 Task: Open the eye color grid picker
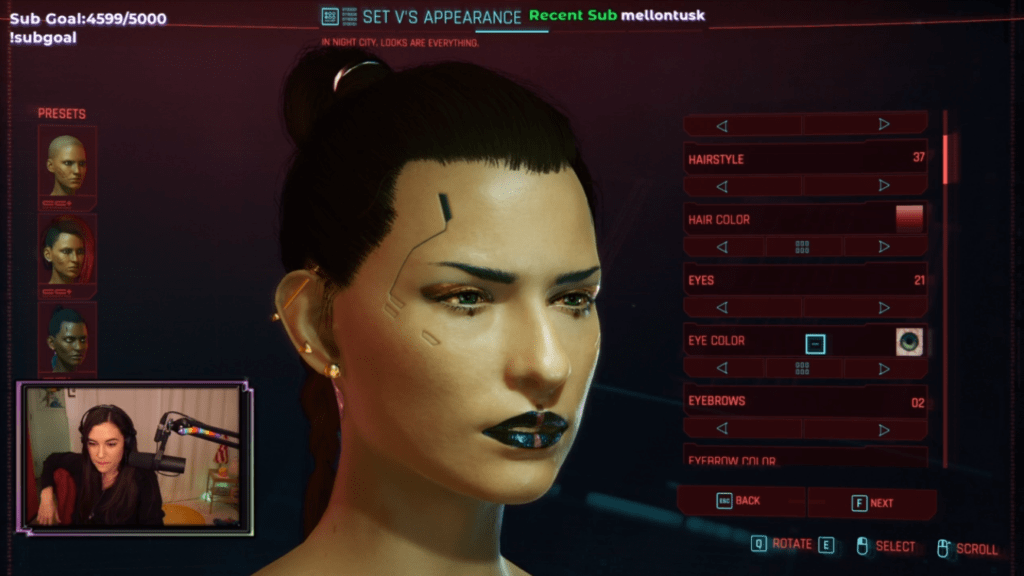point(802,369)
